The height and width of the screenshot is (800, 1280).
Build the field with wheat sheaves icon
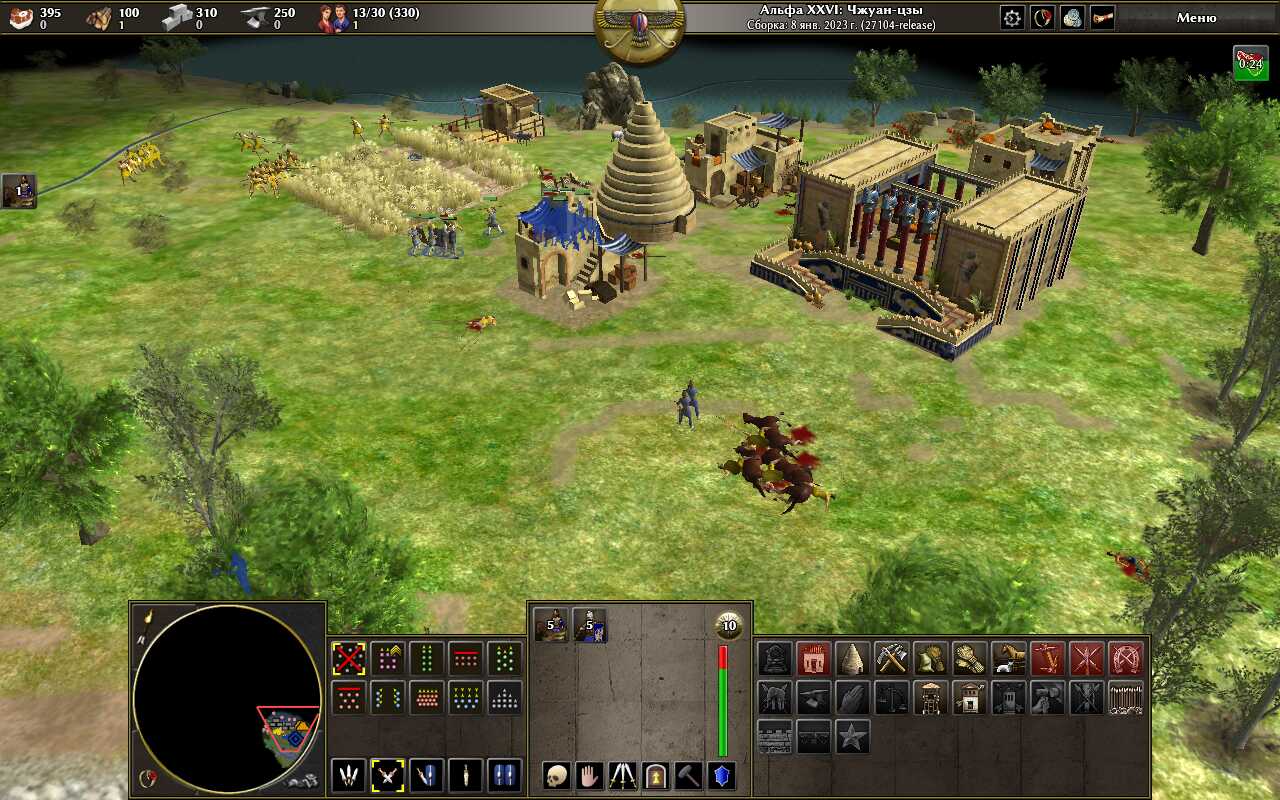tap(970, 658)
